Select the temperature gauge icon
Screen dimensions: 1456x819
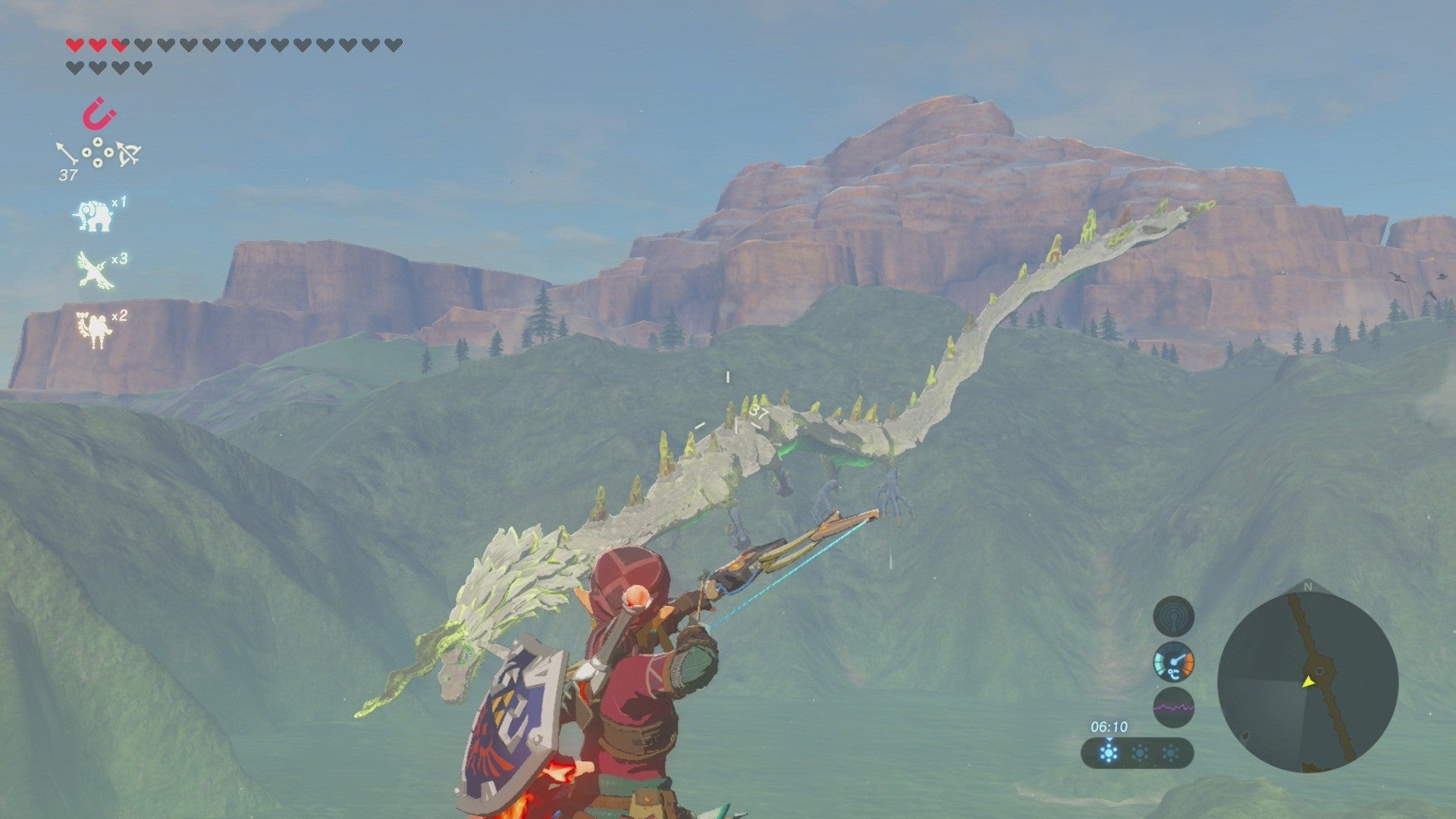(1173, 663)
